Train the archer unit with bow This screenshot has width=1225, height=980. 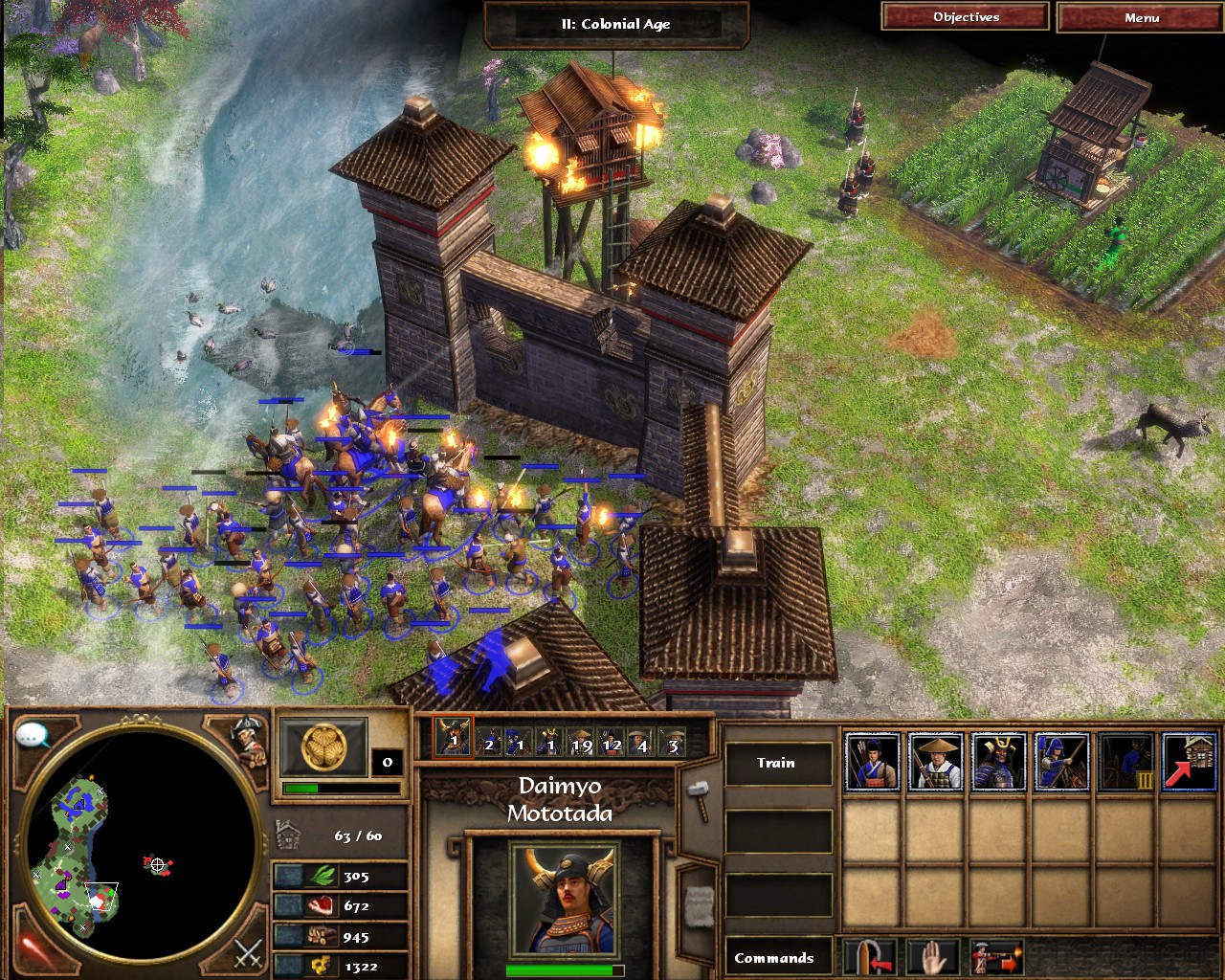(x=872, y=762)
